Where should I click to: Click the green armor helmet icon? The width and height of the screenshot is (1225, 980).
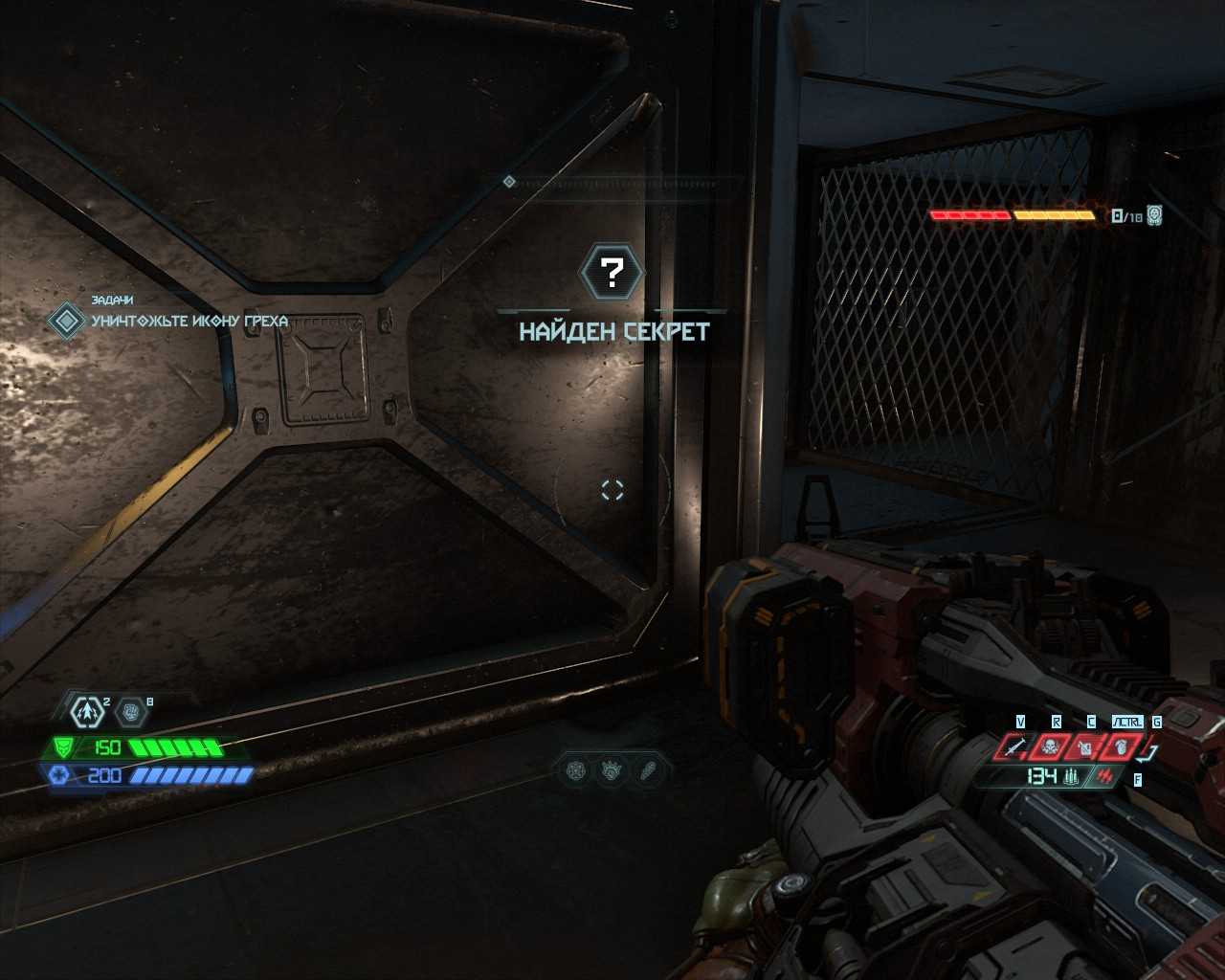click(64, 746)
